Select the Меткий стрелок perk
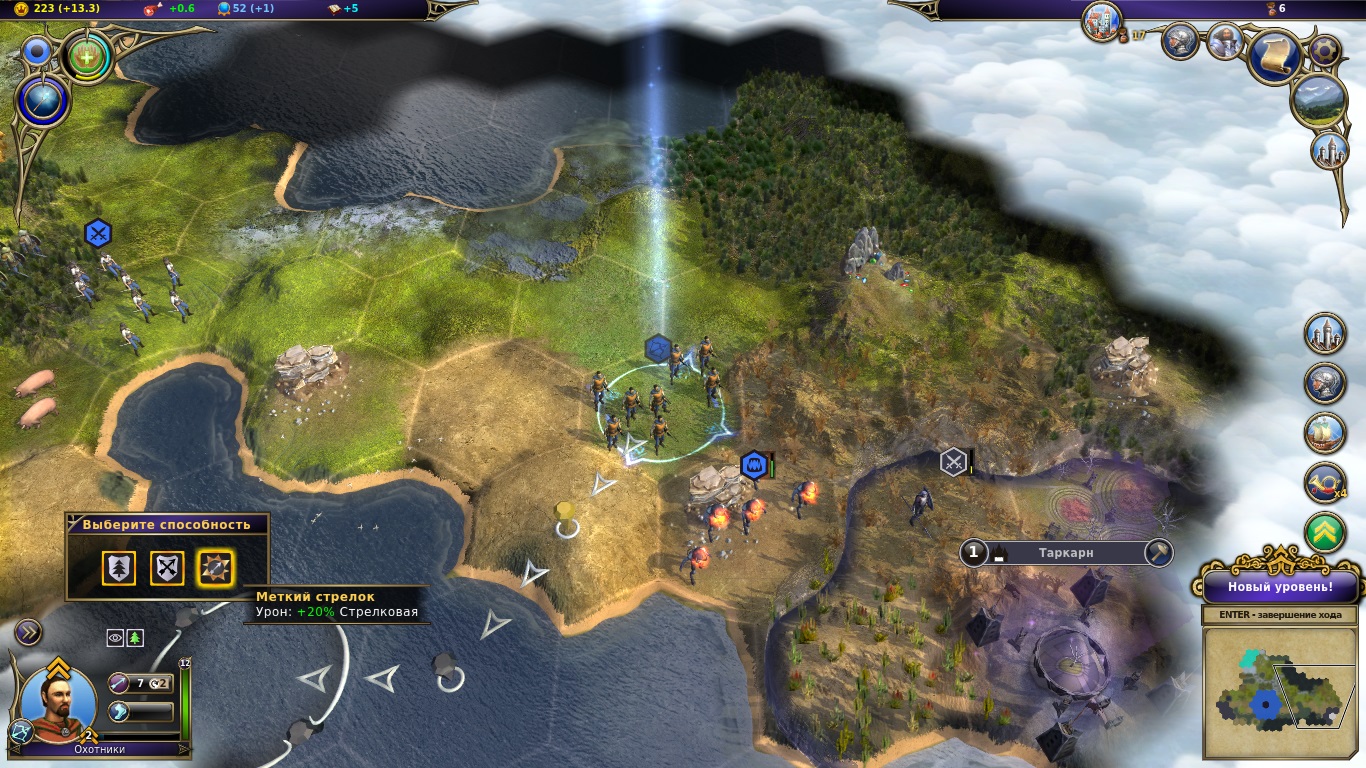The image size is (1366, 768). (x=216, y=568)
